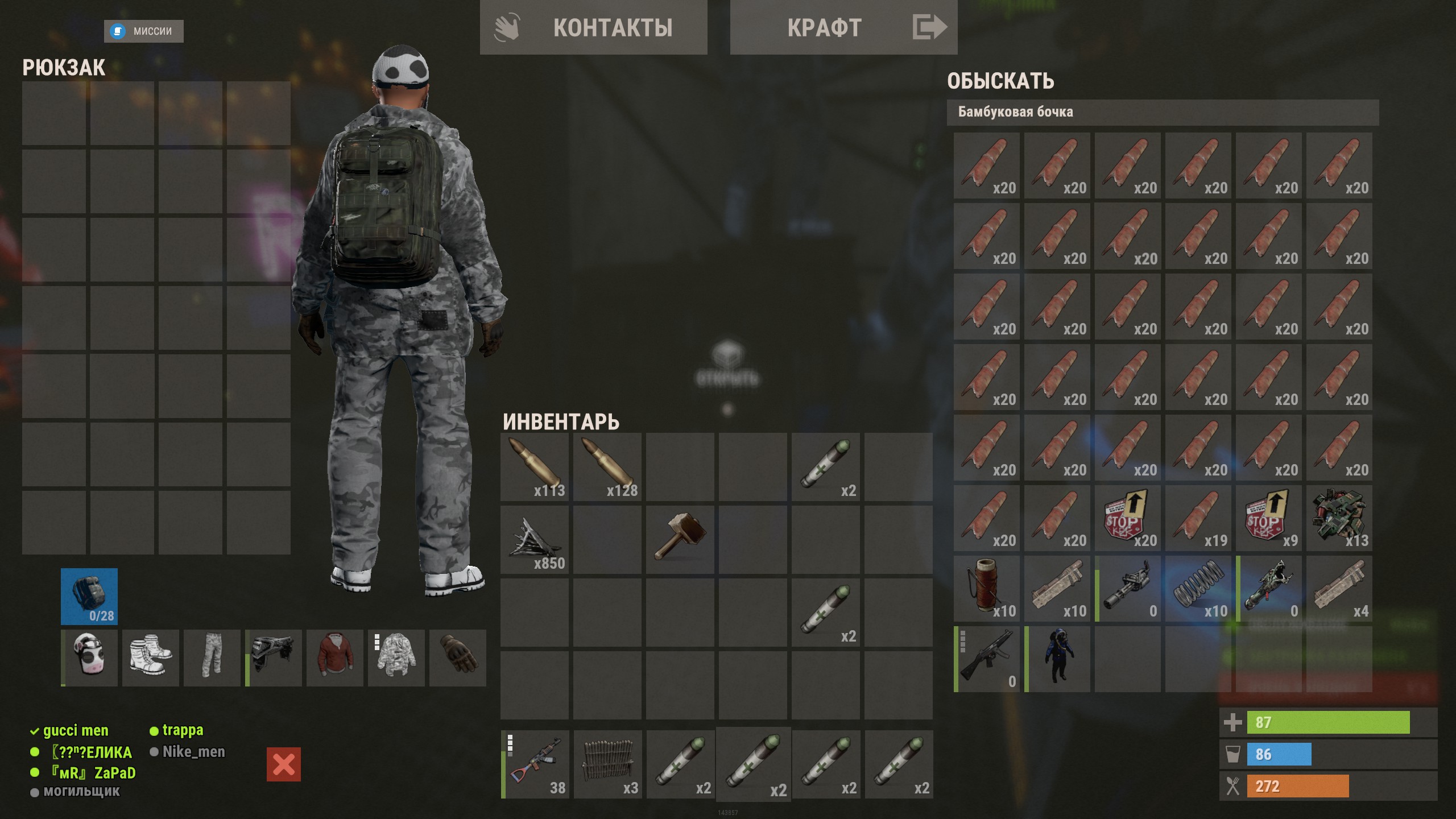Image resolution: width=1456 pixels, height=819 pixels.
Task: Click the metal fragments x850 stack
Action: tap(535, 540)
